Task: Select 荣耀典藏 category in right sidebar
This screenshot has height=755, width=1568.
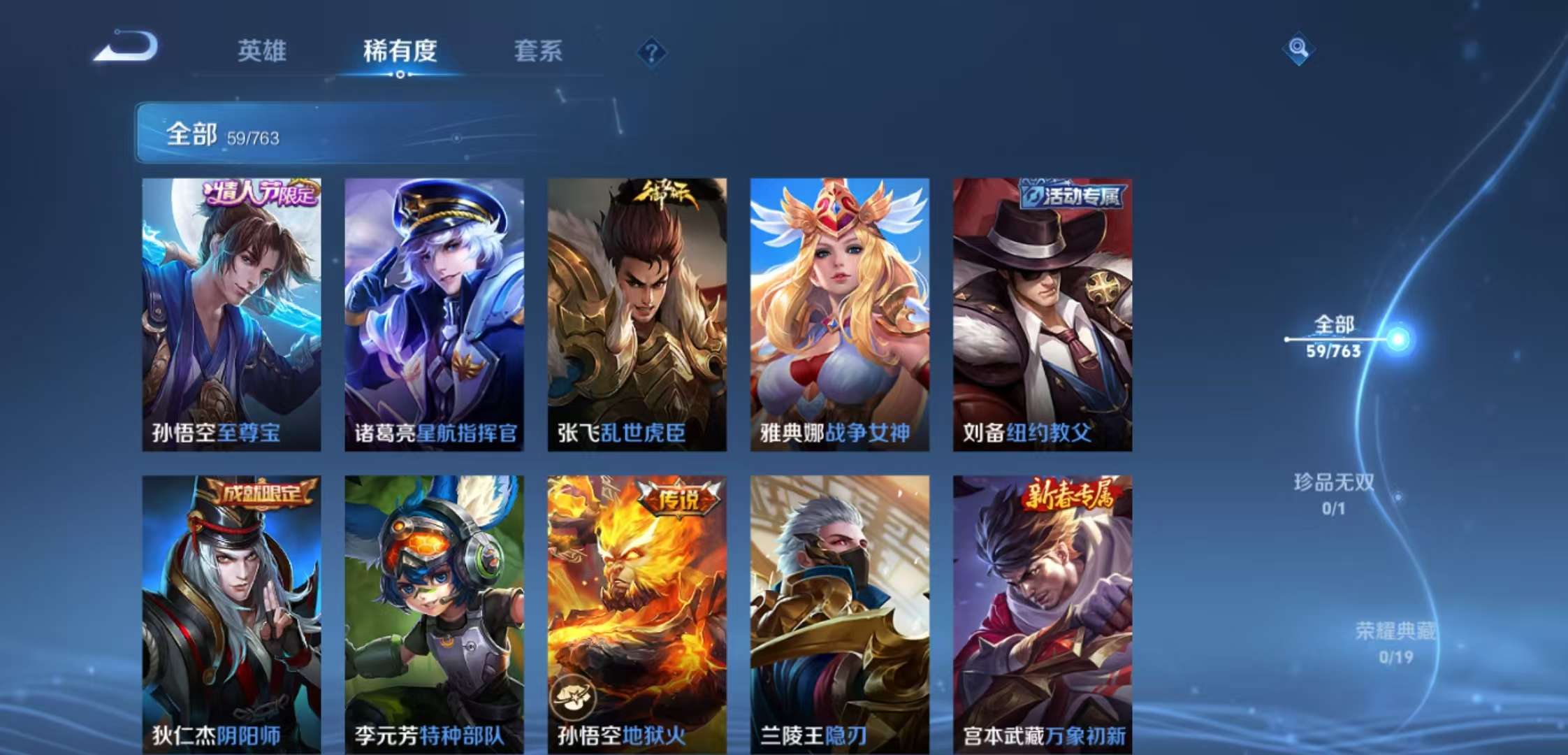Action: point(1395,631)
